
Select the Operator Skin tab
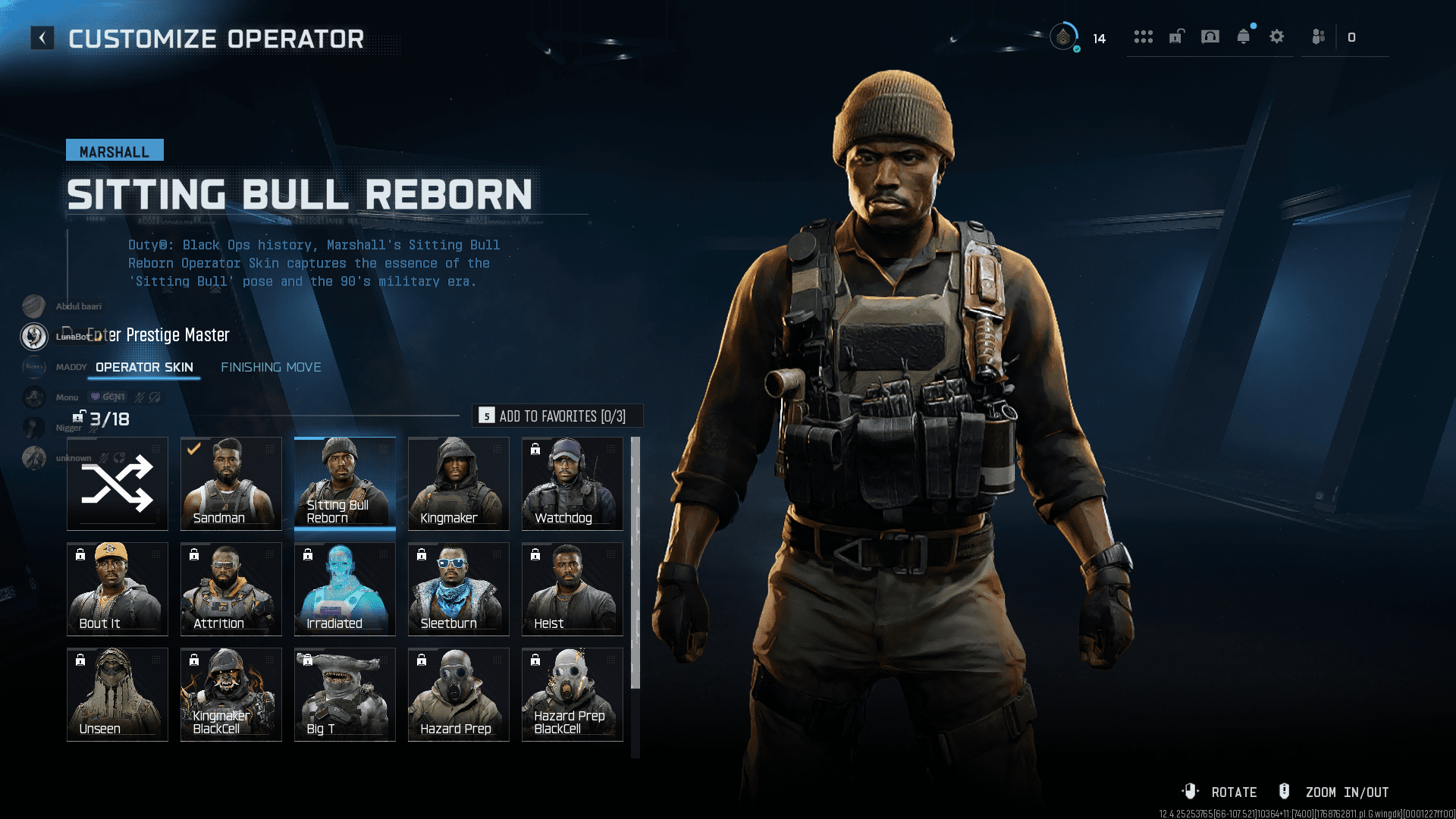[143, 367]
